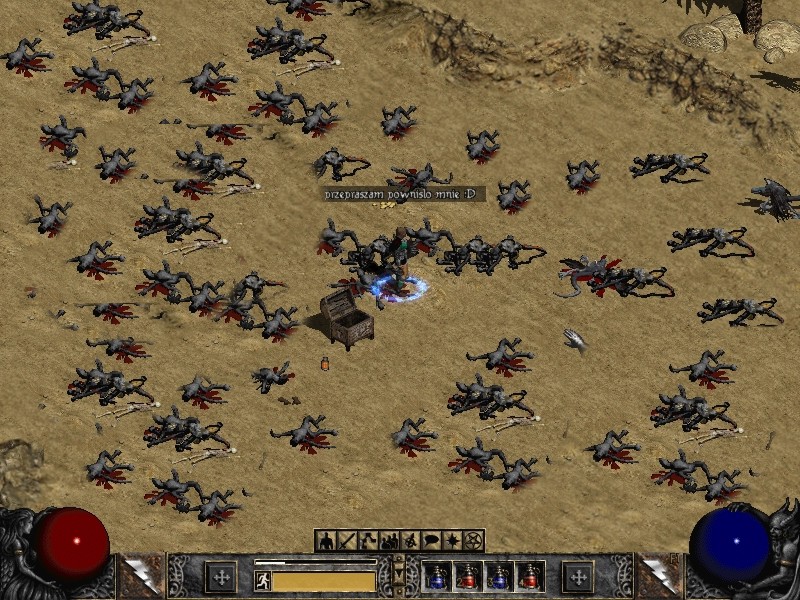Use the health potion in belt slot 2
This screenshot has width=800, height=600.
coord(468,576)
